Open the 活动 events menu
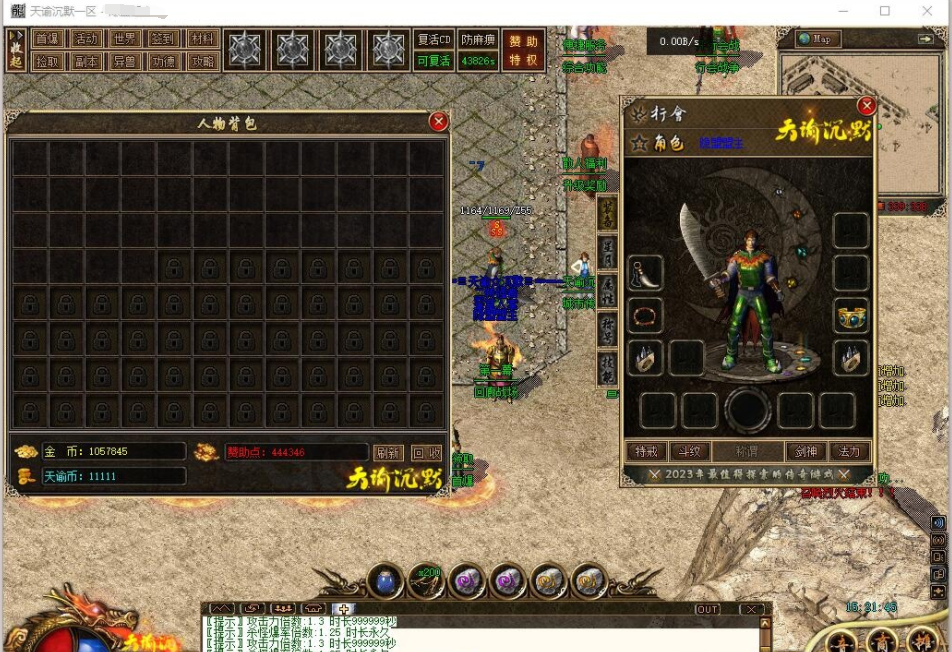Screen dimensions: 952x652 86,39
